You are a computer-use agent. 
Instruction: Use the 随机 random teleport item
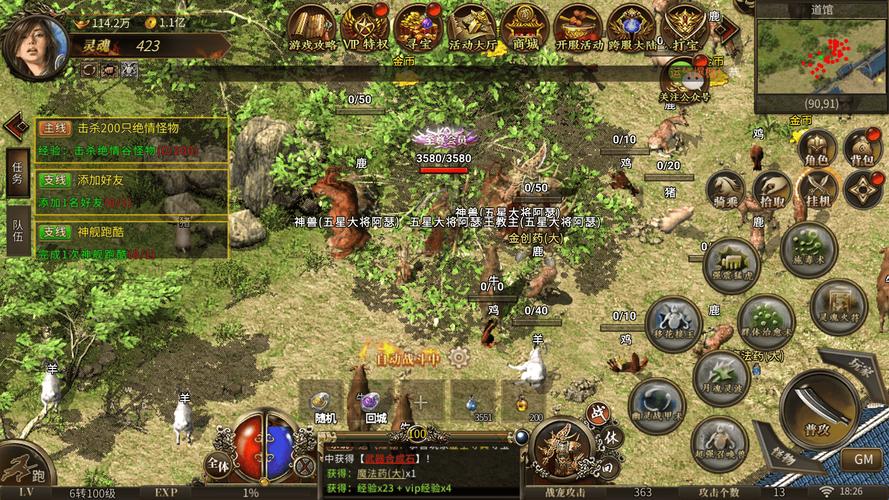323,402
